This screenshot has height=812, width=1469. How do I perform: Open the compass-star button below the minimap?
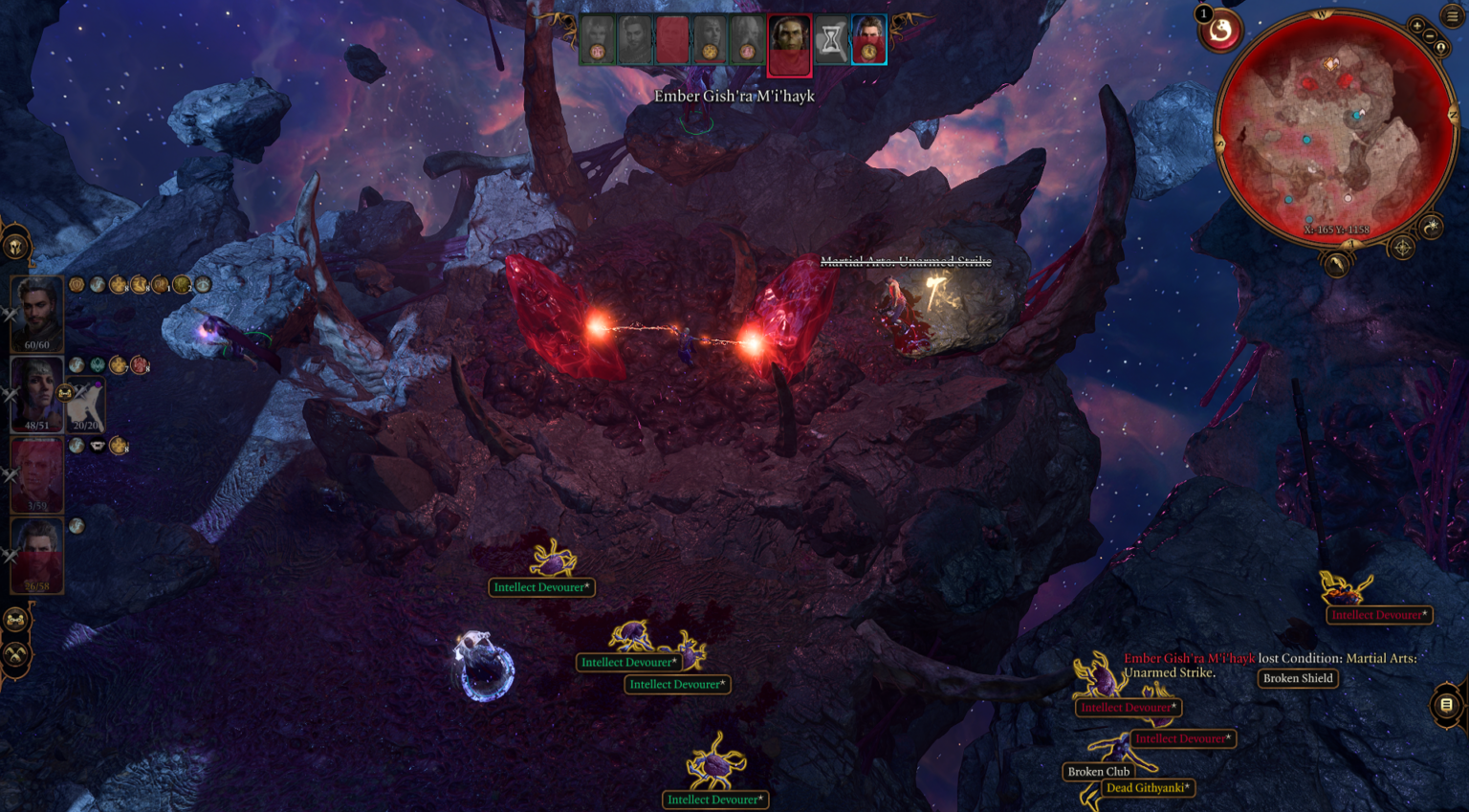pyautogui.click(x=1402, y=248)
